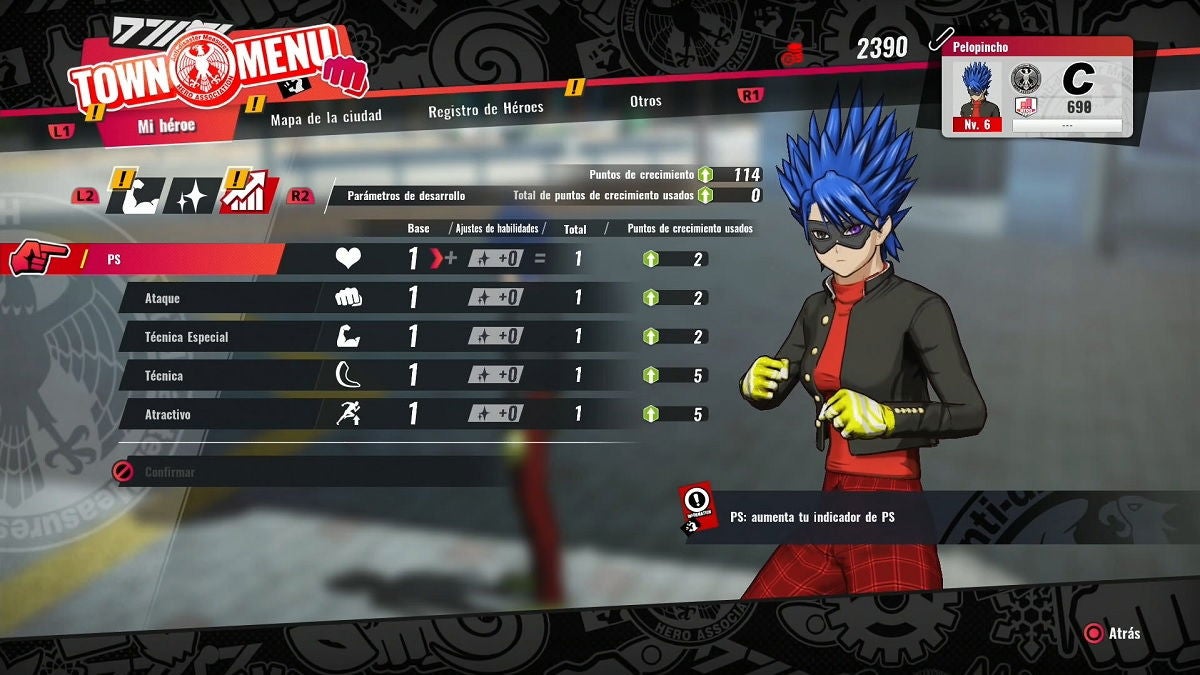Go to the Otros tab
Viewport: 1200px width, 675px height.
tap(645, 101)
